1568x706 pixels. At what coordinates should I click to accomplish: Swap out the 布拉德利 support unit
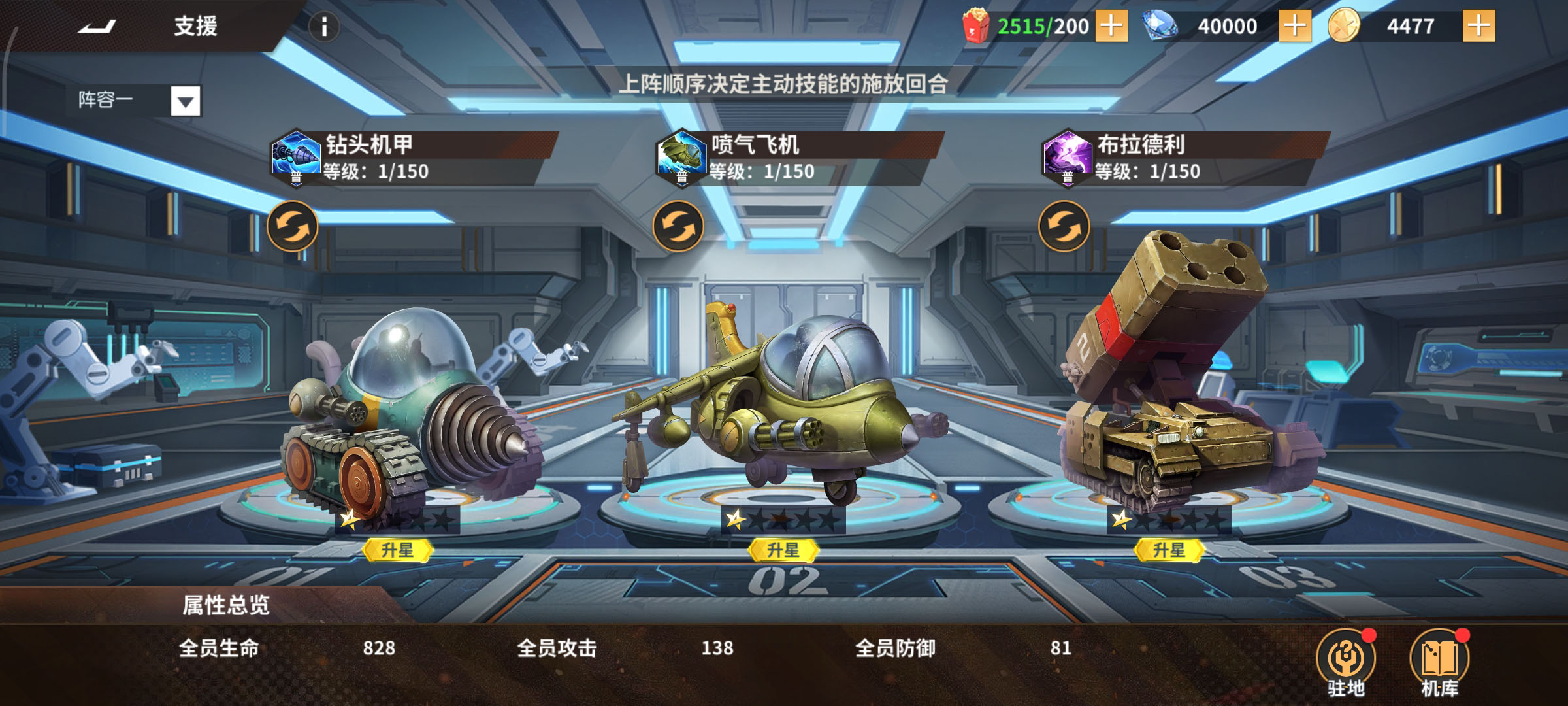pyautogui.click(x=1064, y=226)
